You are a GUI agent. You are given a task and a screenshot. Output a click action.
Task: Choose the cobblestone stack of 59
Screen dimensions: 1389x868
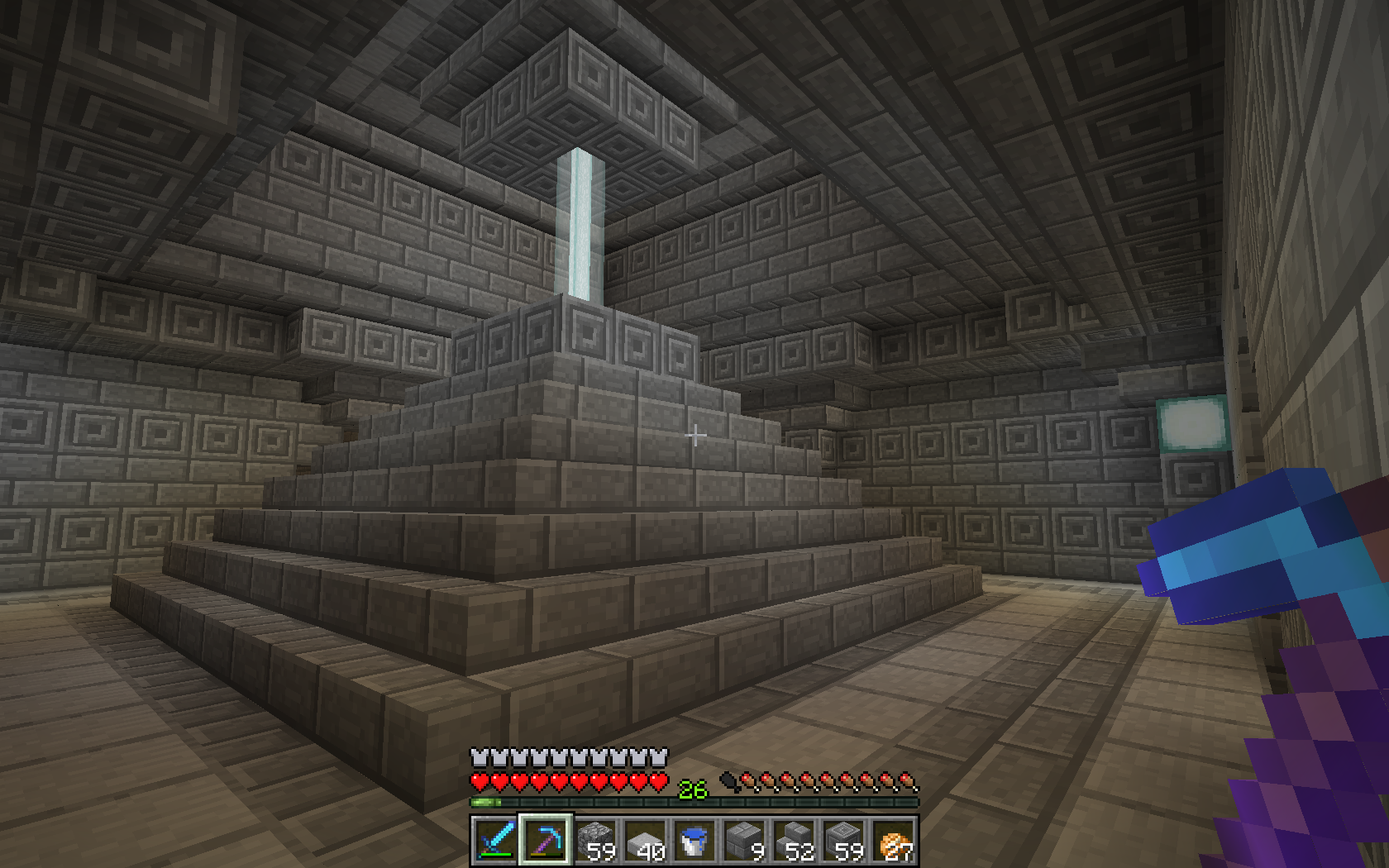click(x=594, y=841)
